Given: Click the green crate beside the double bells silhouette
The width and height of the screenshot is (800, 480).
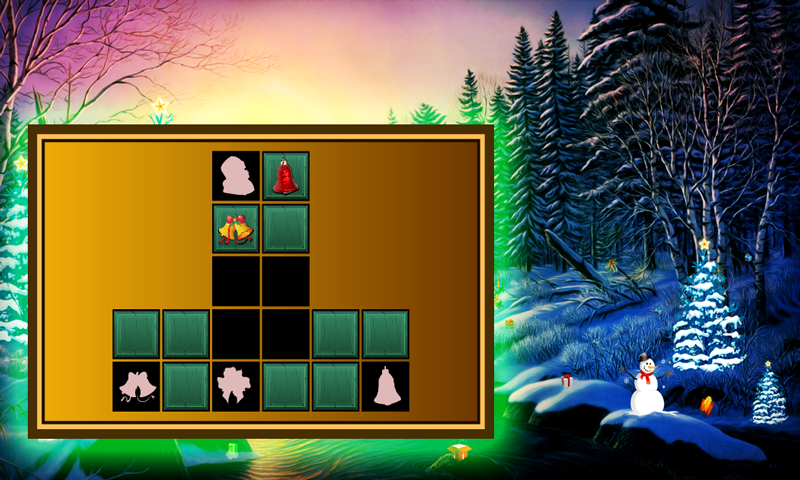Looking at the screenshot, I should click(x=186, y=386).
